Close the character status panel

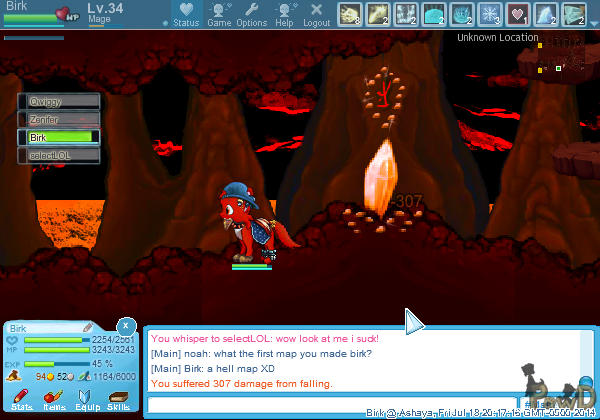(125, 326)
